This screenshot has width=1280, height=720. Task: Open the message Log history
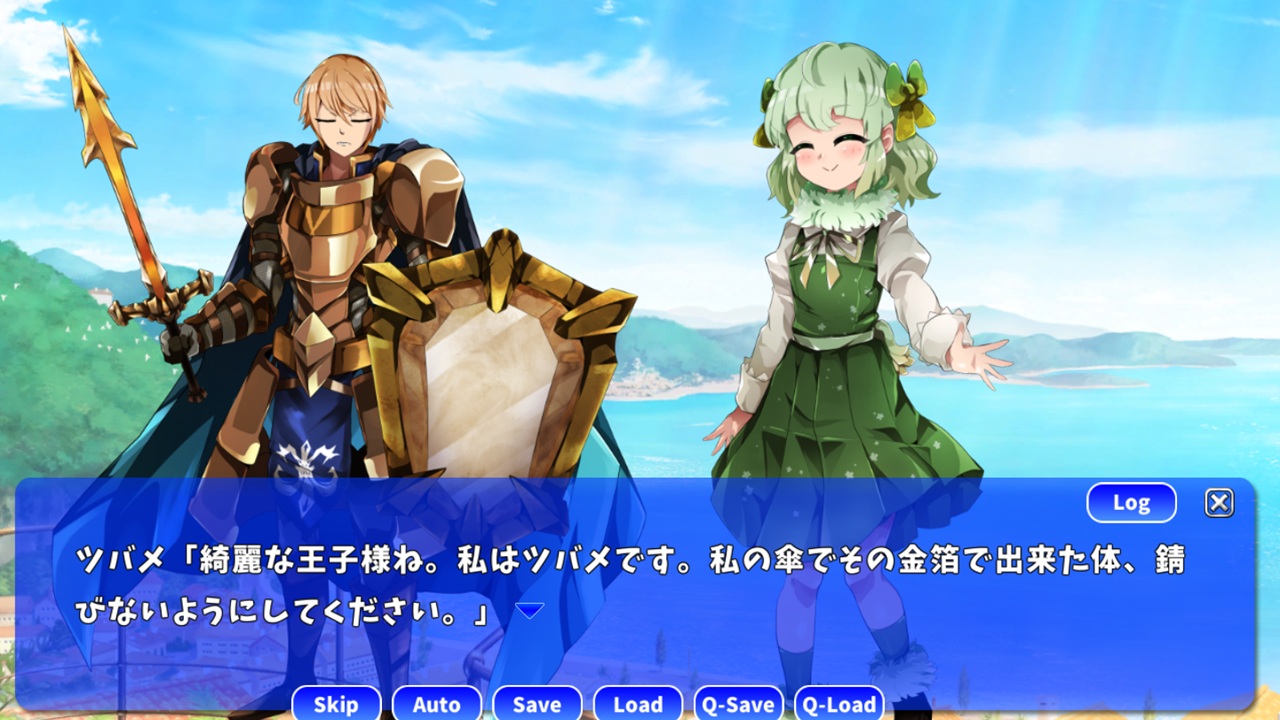pyautogui.click(x=1130, y=502)
